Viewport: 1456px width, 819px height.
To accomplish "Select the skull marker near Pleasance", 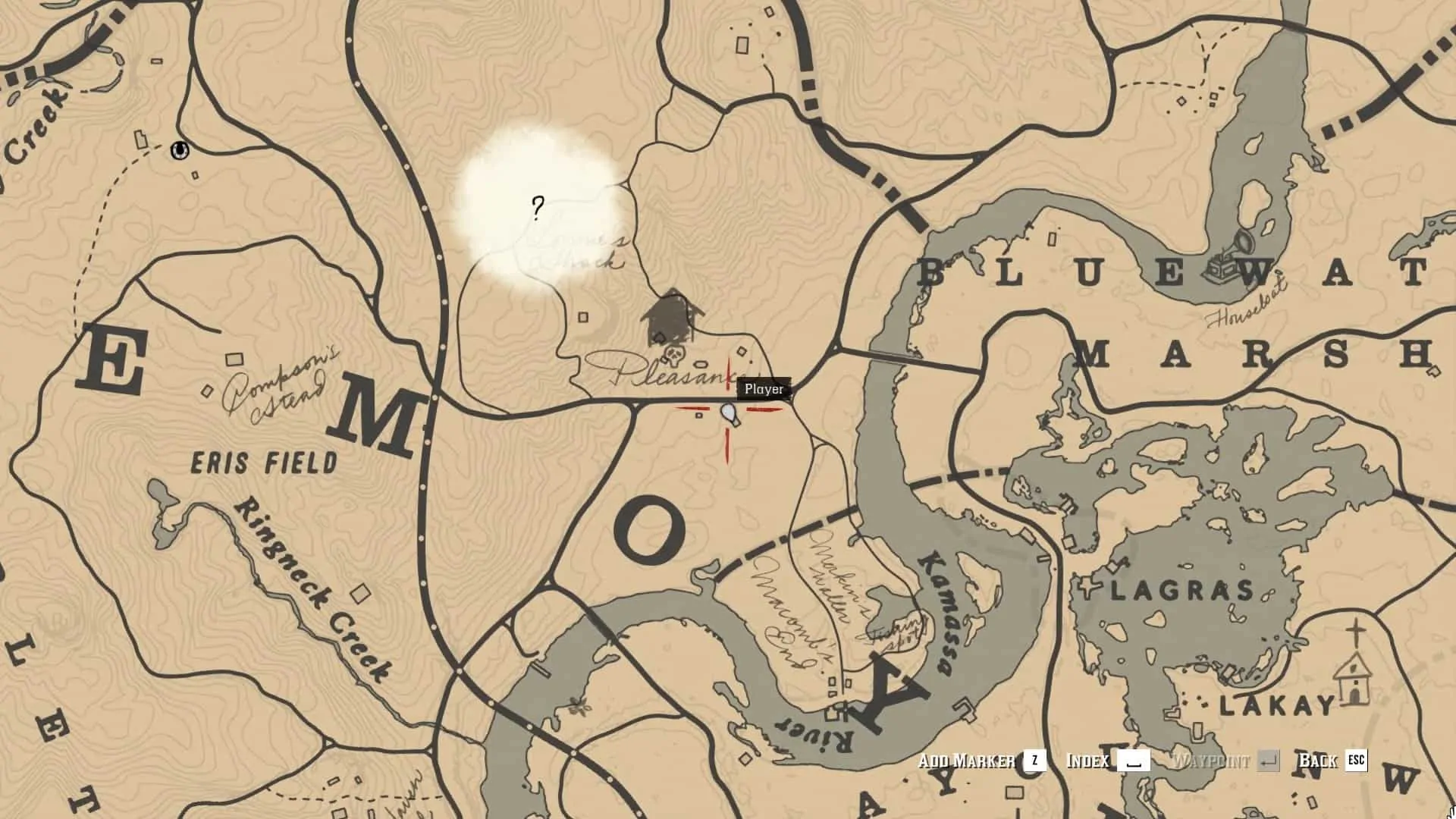I will coord(673,354).
